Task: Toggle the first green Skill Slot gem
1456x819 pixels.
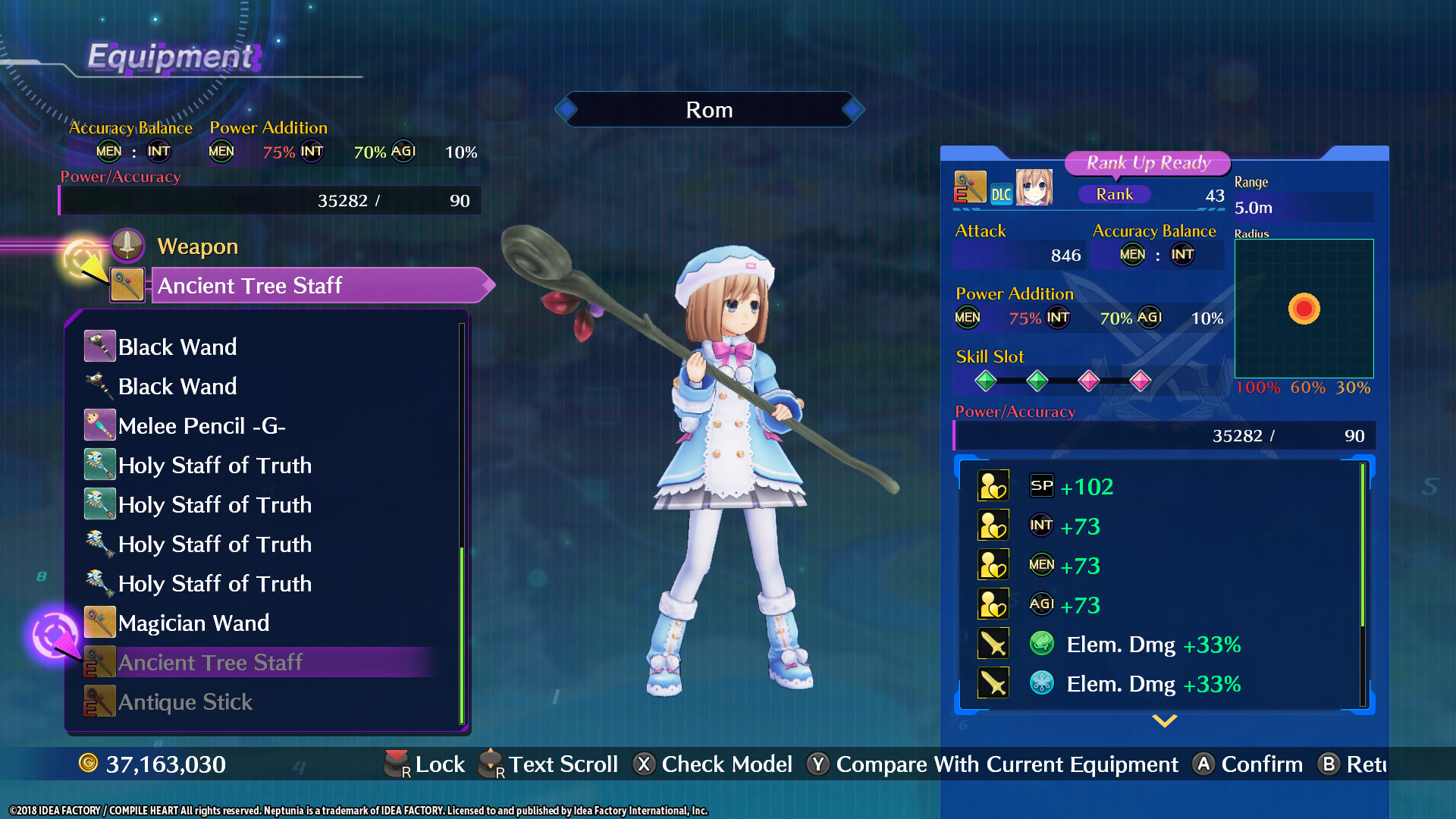Action: (986, 381)
